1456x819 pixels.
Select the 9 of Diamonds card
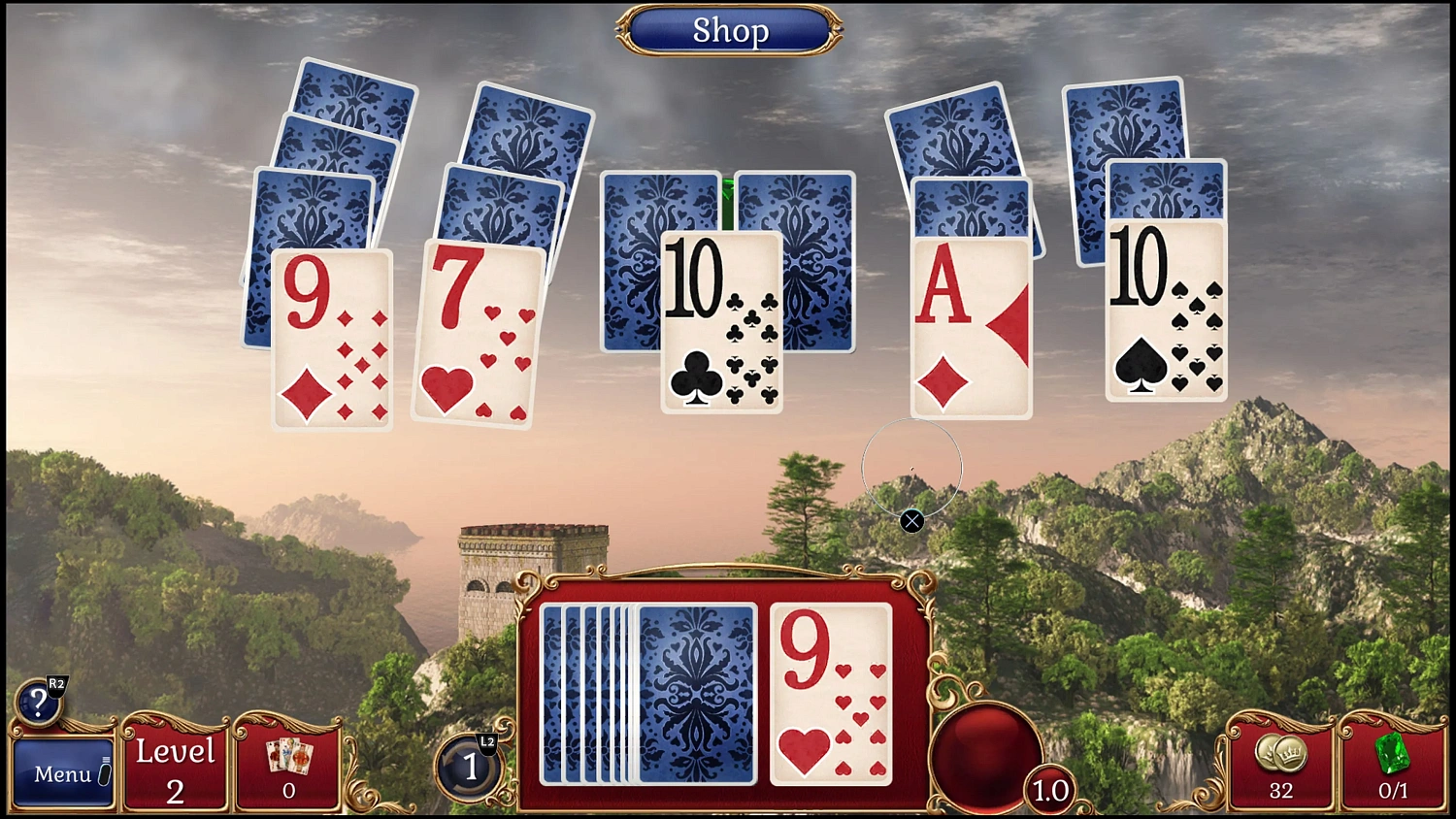click(330, 340)
